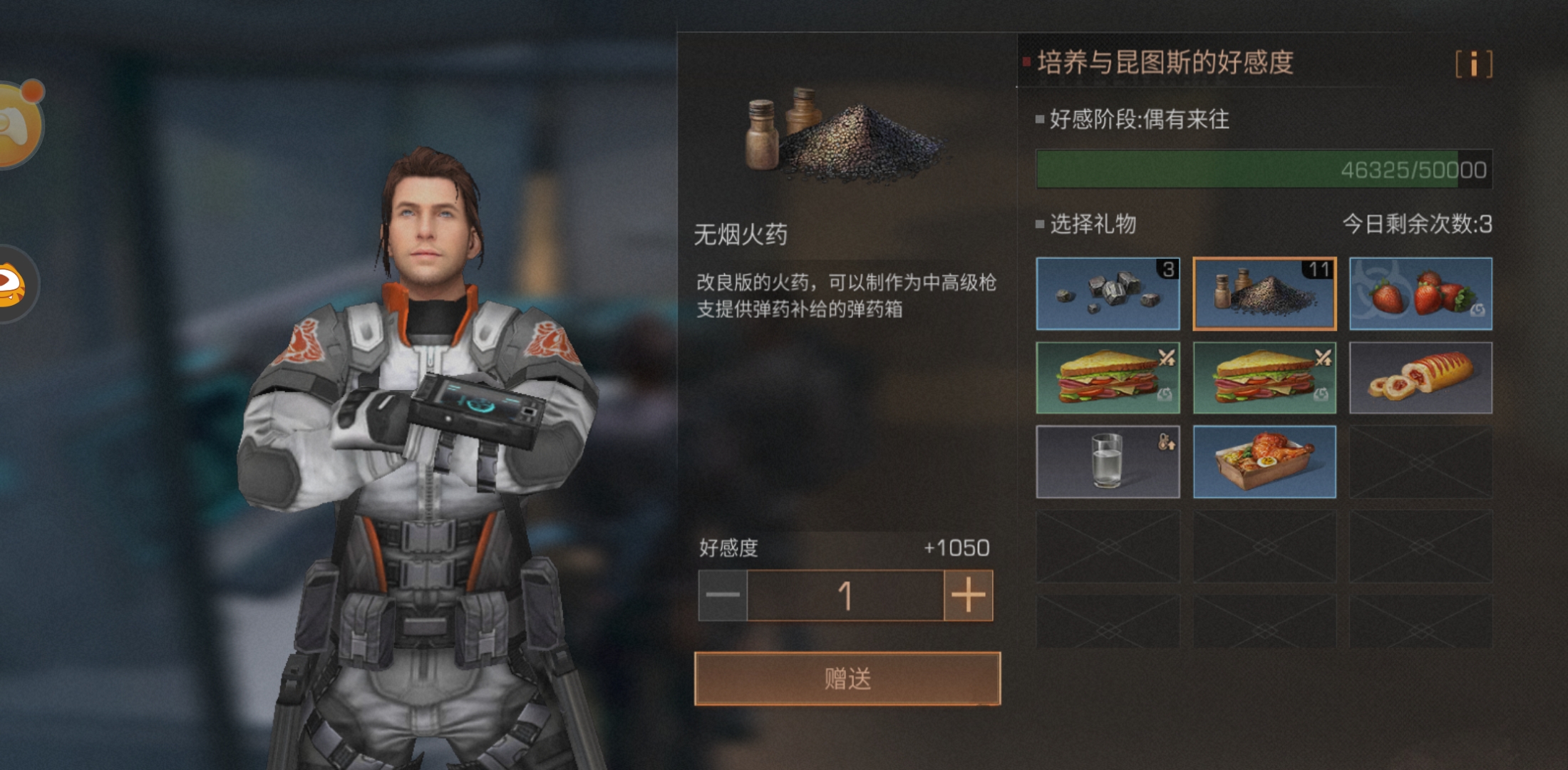
Task: Select the jam-filled bread roll gift
Action: coord(1420,378)
